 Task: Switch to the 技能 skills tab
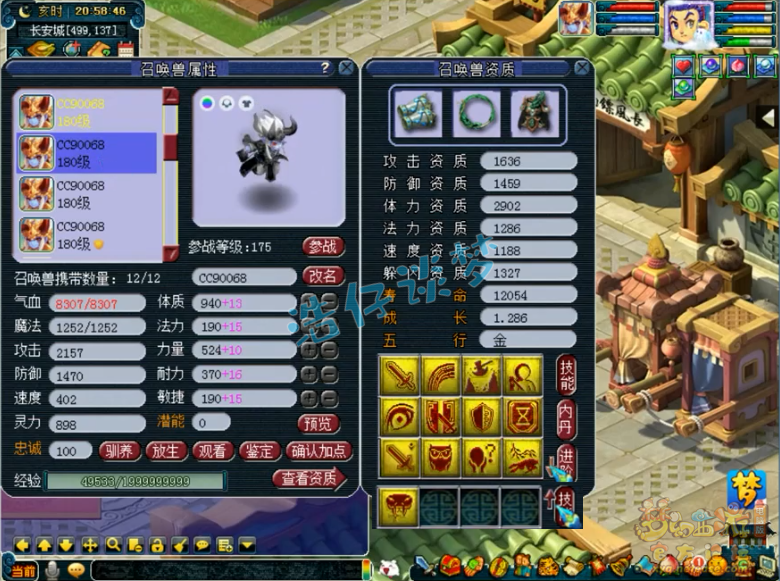click(566, 375)
